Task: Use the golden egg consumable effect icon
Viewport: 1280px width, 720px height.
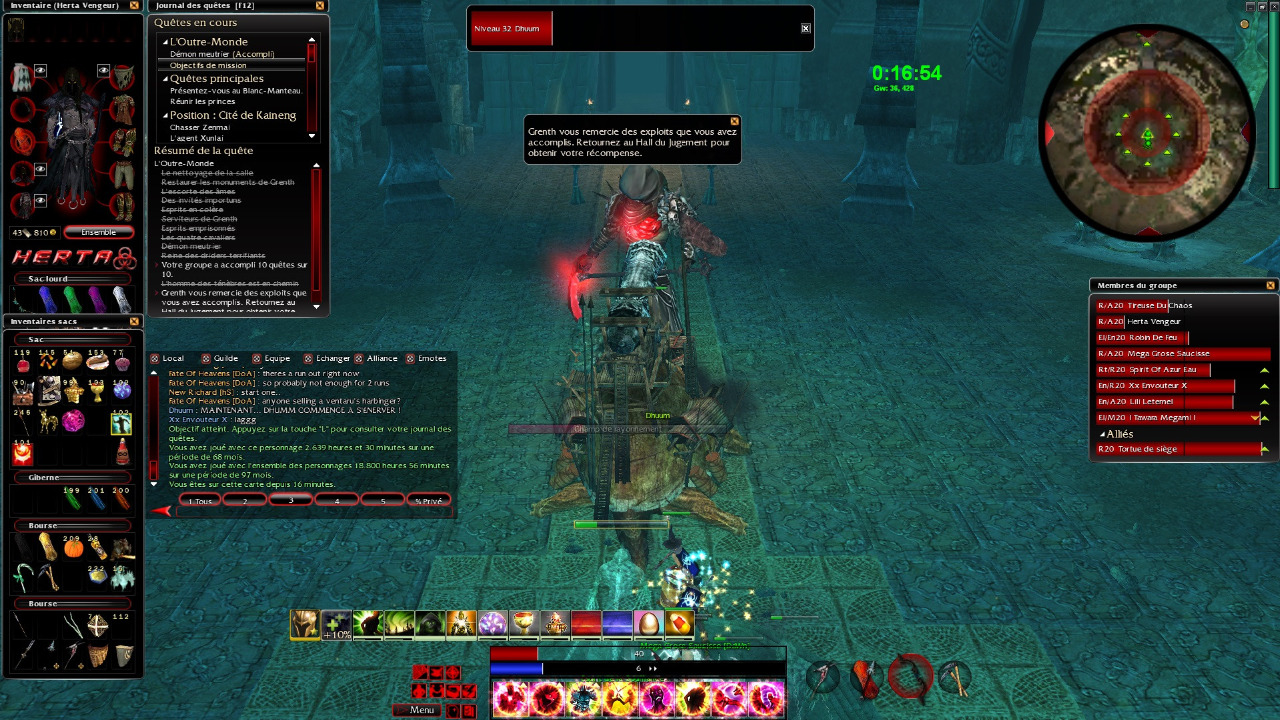Action: pos(648,624)
